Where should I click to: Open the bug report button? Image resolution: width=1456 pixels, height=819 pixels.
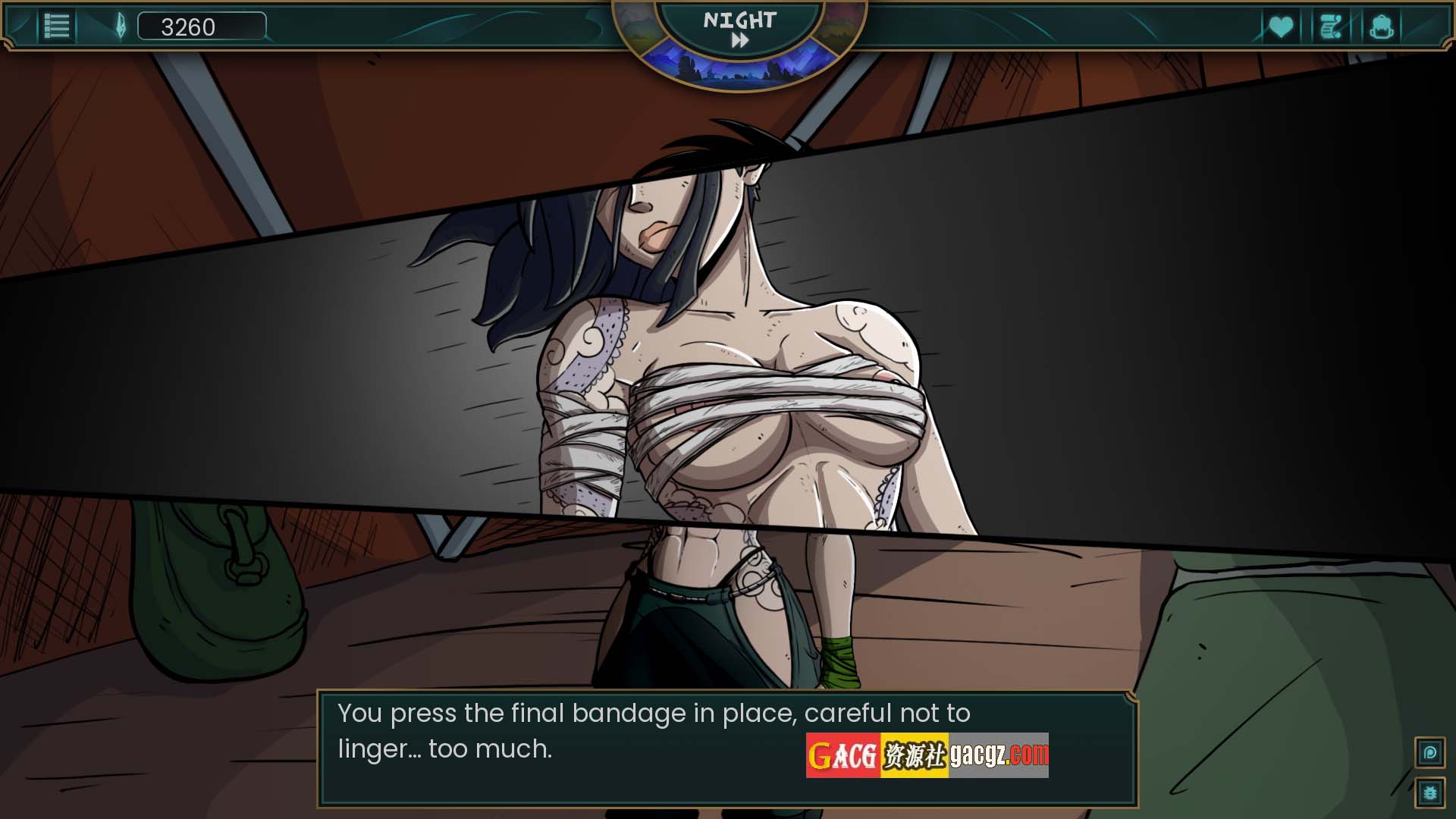pos(1430,793)
